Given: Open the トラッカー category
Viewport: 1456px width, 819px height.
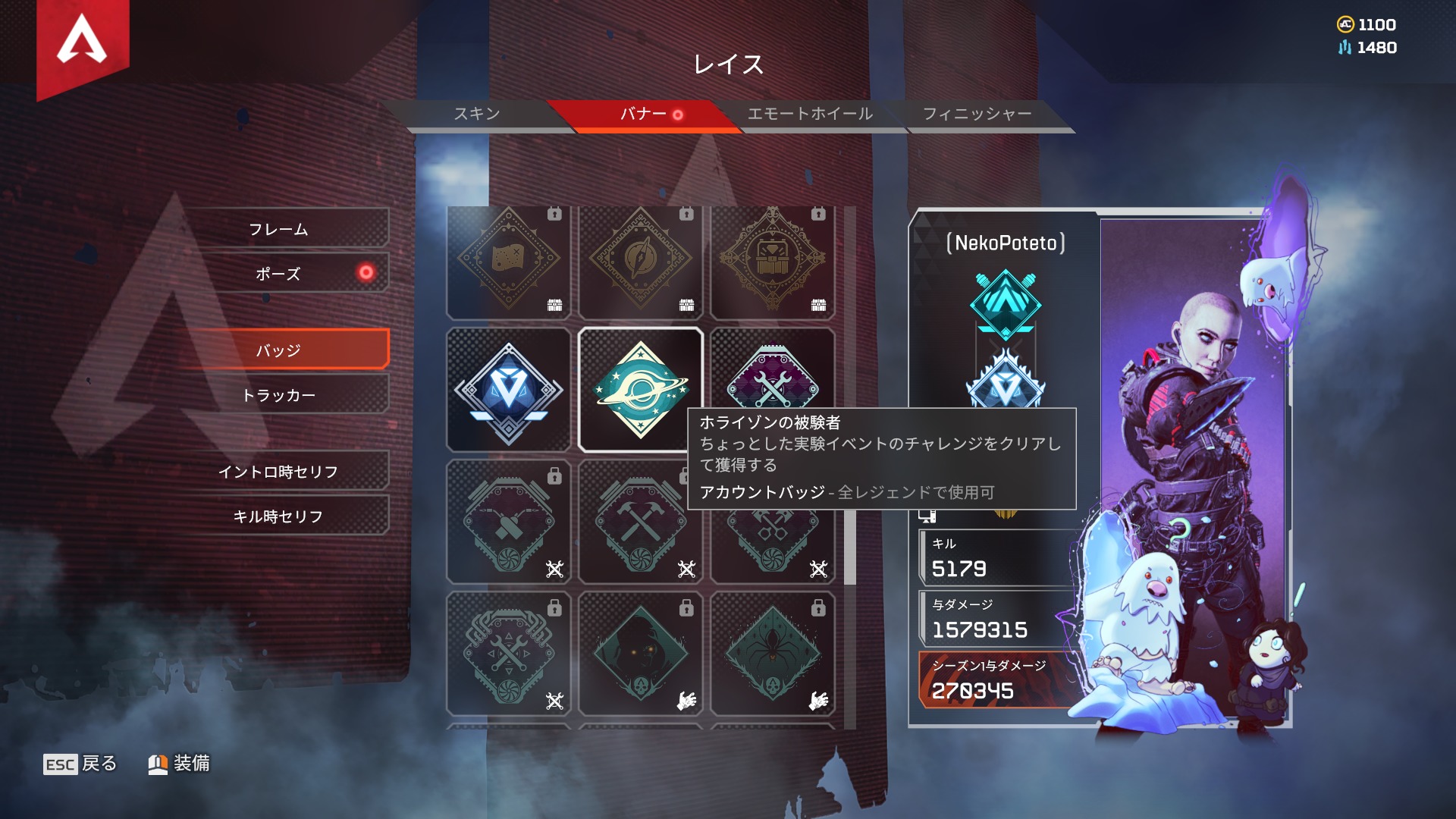Looking at the screenshot, I should pos(278,395).
